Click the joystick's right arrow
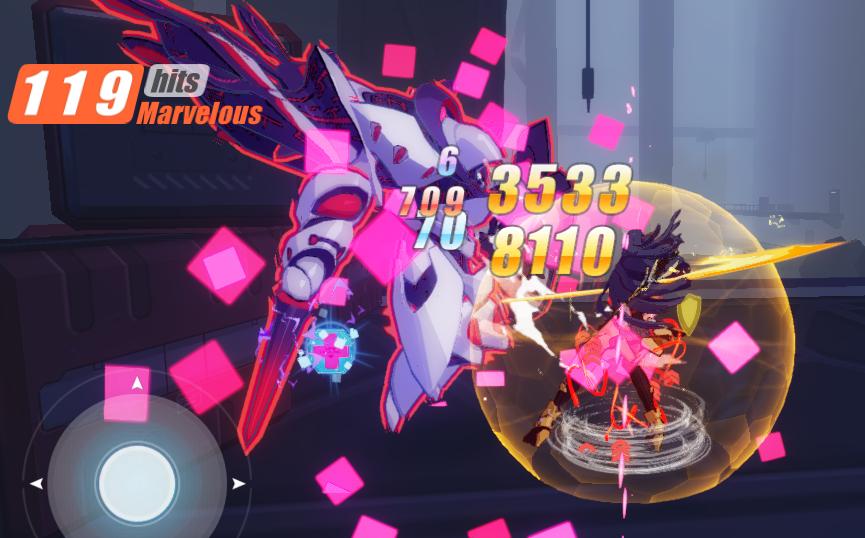 coord(238,484)
